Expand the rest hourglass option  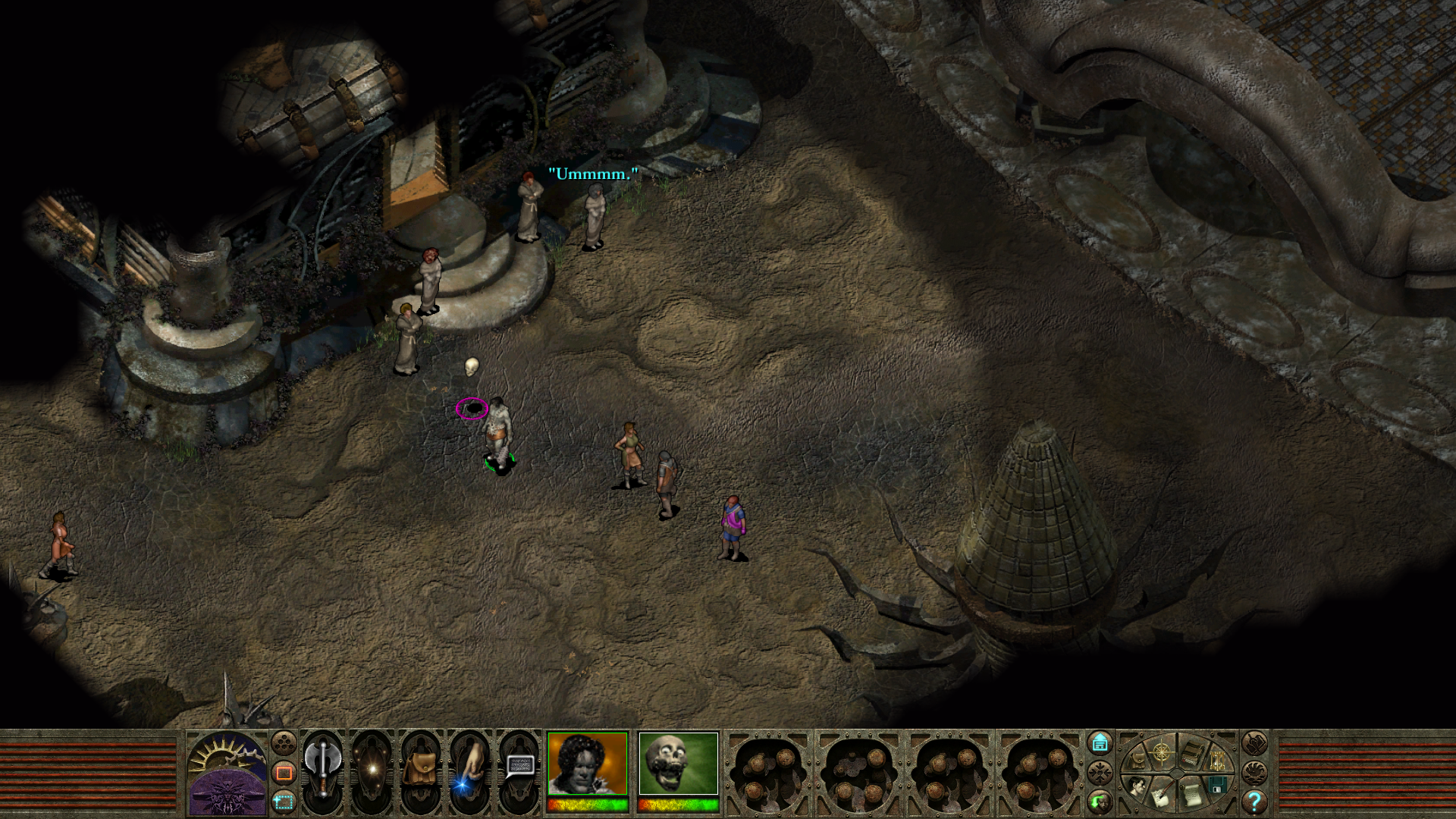[1217, 760]
